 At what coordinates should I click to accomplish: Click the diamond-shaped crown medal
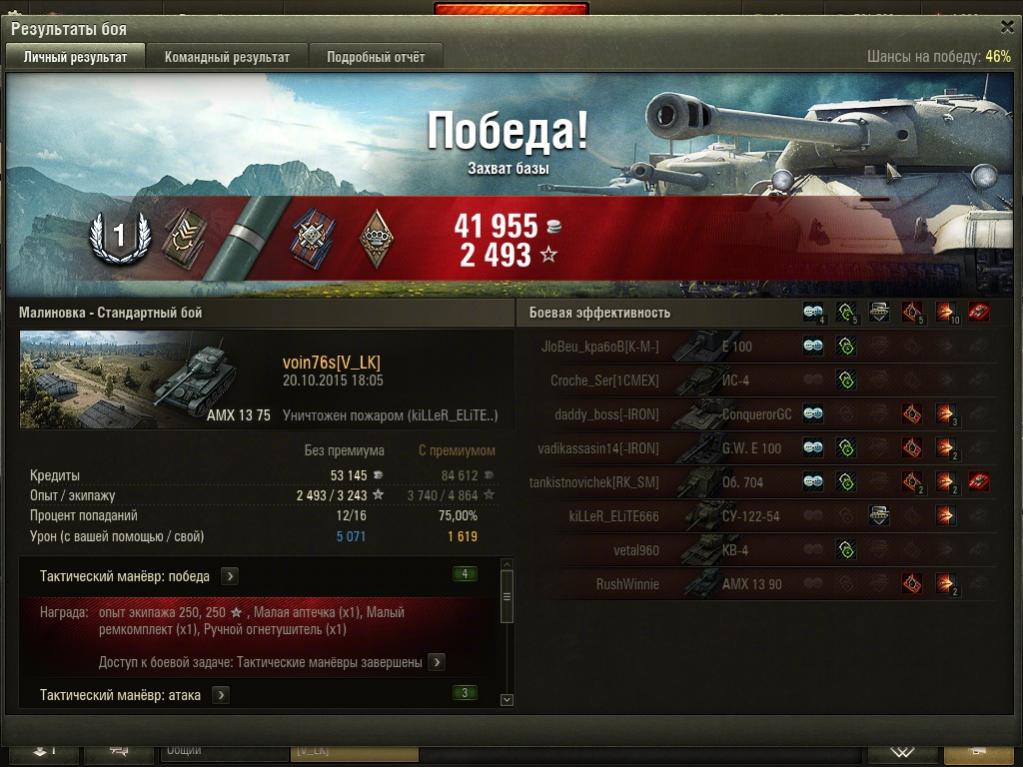coord(376,236)
